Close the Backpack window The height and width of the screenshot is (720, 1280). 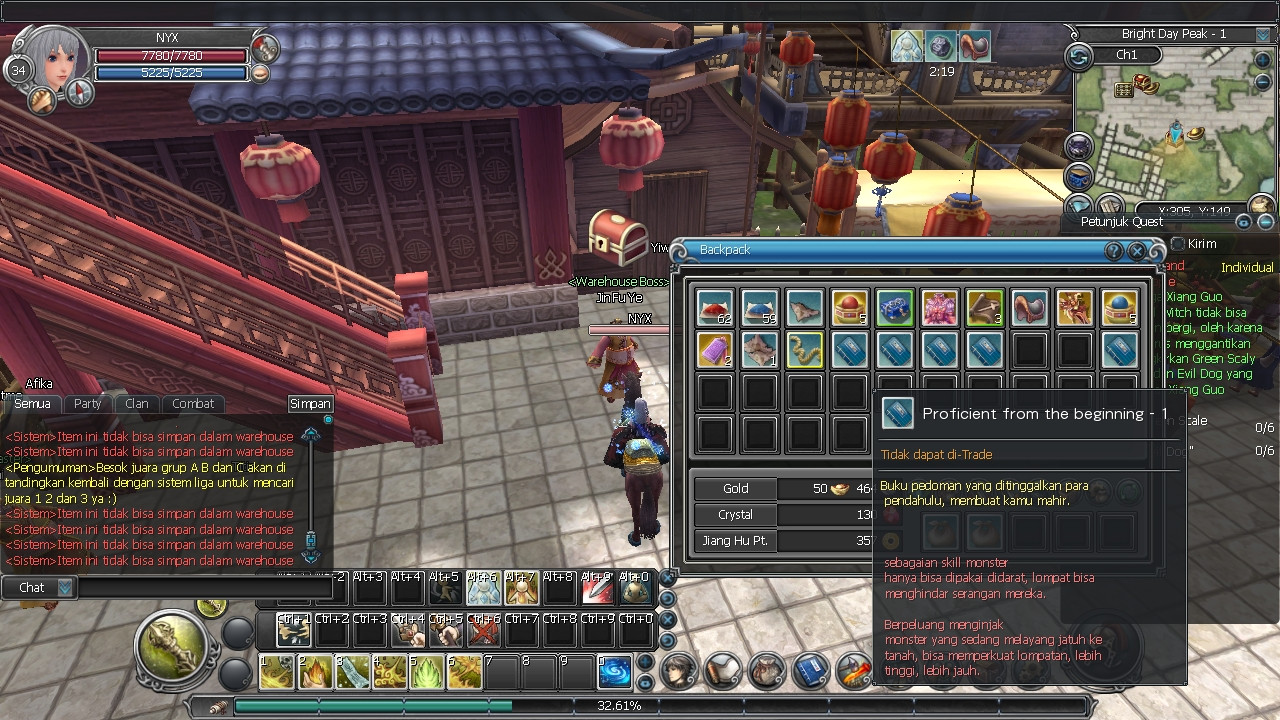point(1137,251)
